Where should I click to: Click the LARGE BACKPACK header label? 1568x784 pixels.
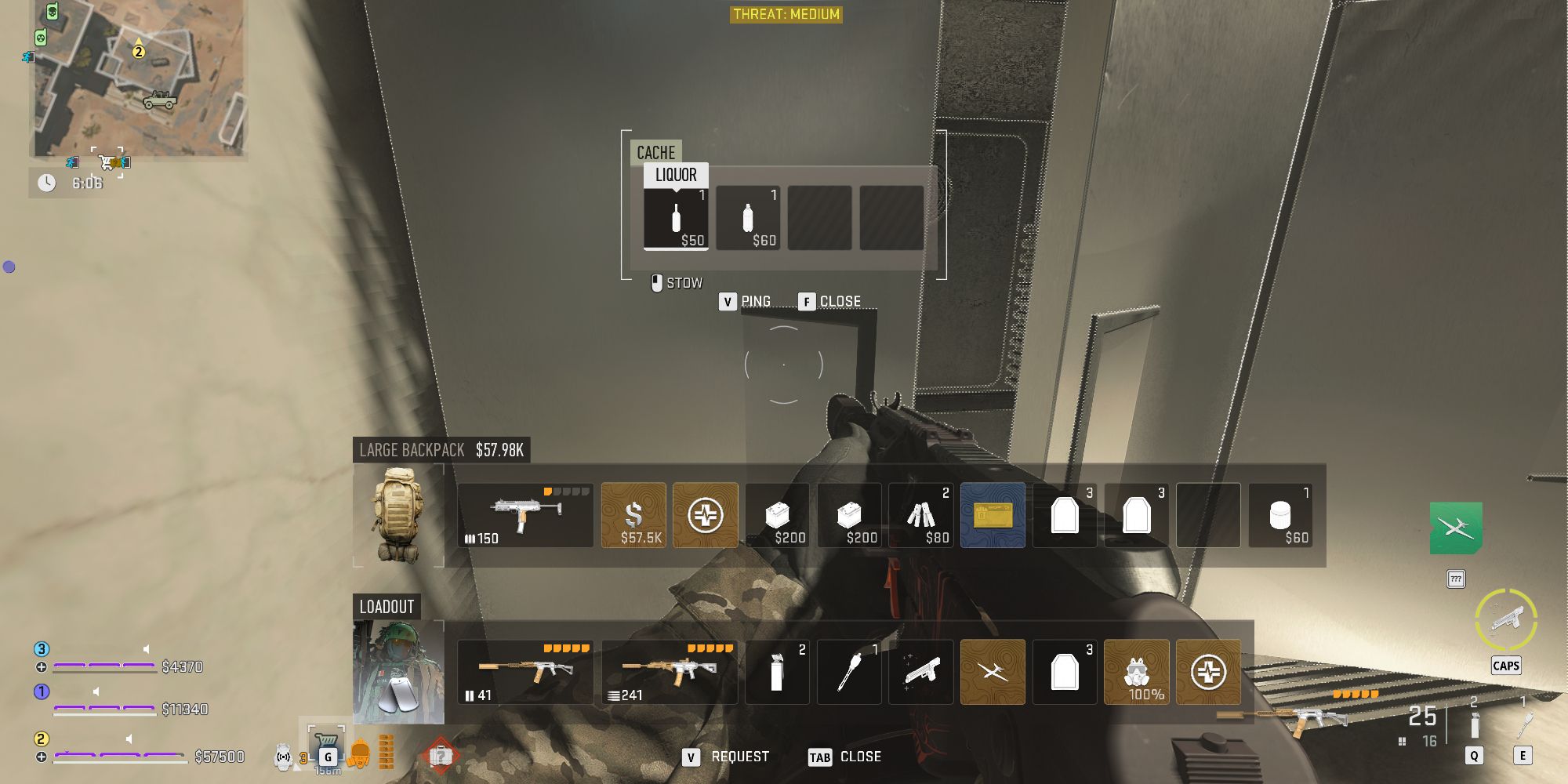pyautogui.click(x=406, y=451)
